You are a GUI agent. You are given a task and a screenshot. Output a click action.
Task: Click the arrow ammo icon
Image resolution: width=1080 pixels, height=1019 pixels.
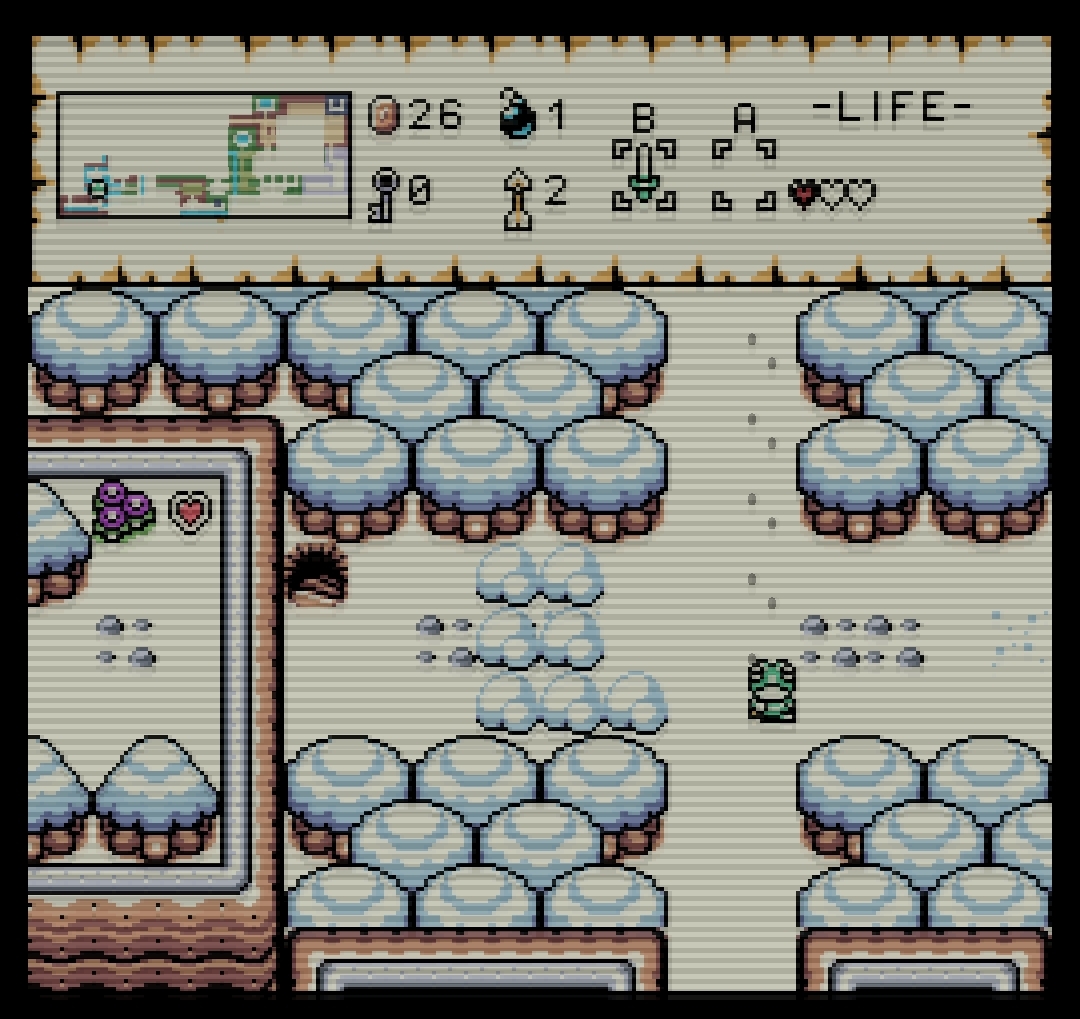coord(519,196)
